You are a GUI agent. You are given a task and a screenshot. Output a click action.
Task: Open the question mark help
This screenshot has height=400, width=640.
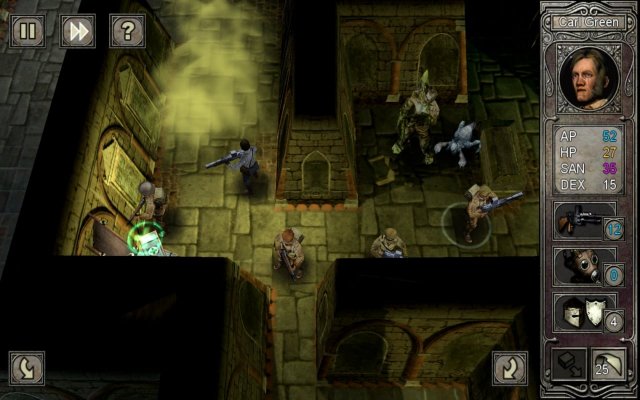127,31
